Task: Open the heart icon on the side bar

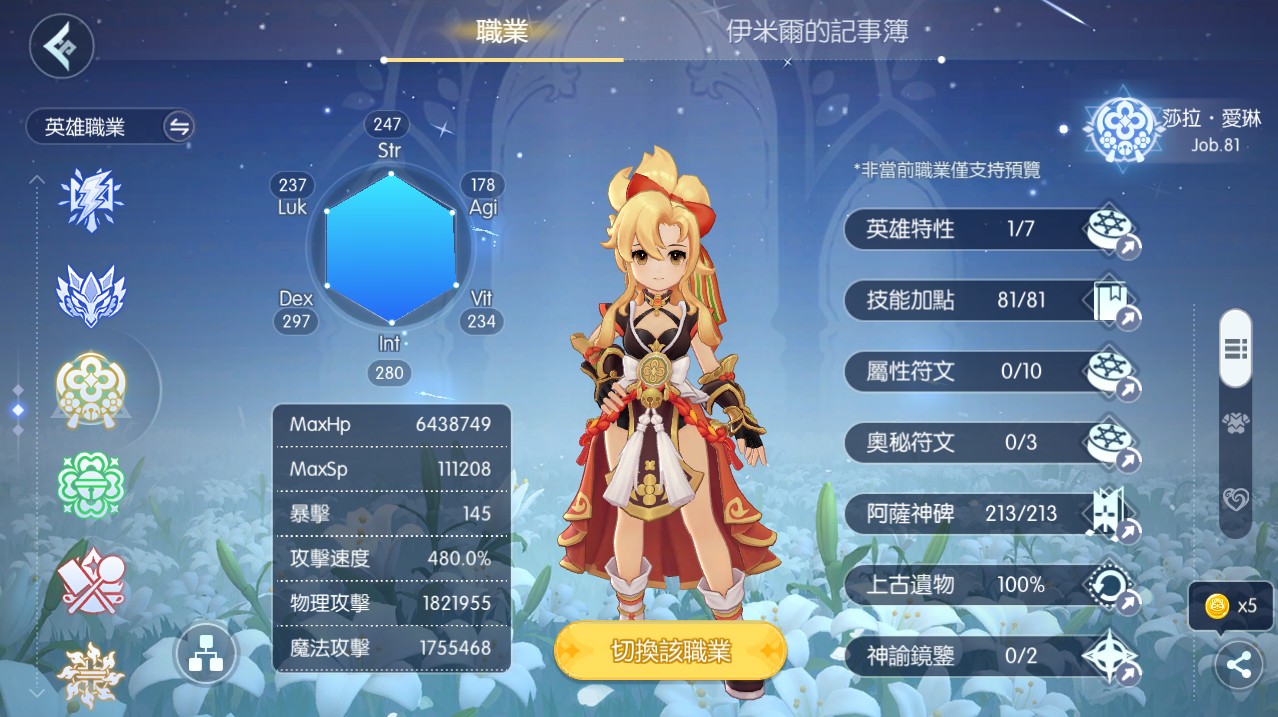Action: [1235, 499]
